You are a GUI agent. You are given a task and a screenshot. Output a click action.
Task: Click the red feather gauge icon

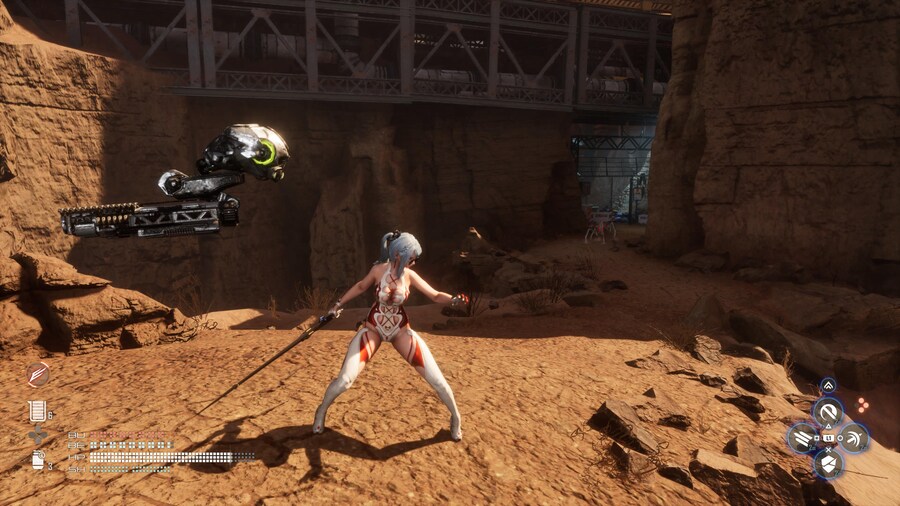pos(38,375)
